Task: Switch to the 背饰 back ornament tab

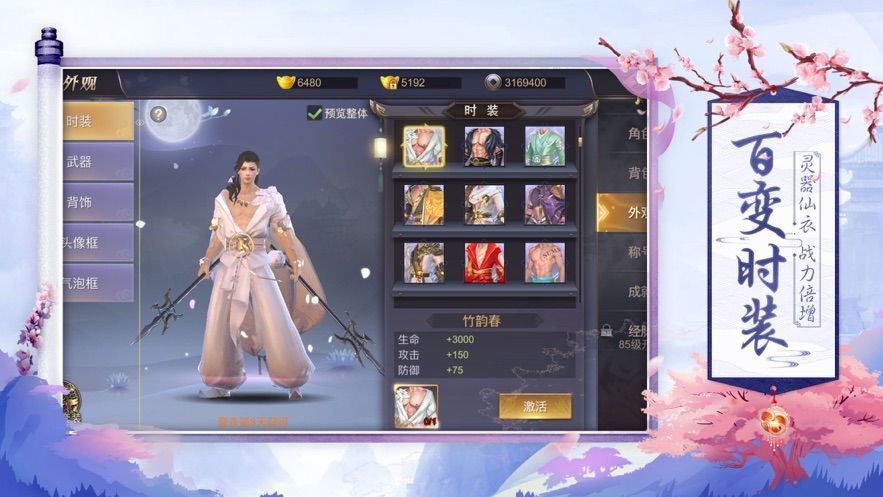Action: [97, 202]
